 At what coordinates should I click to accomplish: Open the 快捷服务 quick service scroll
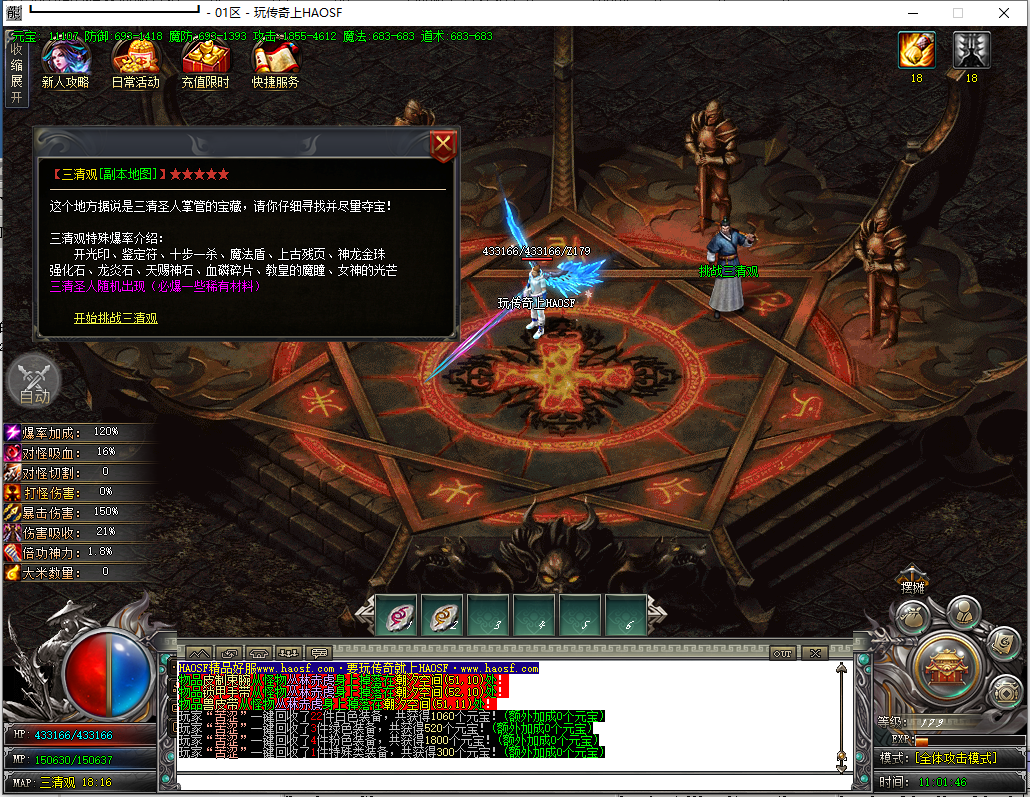coord(275,62)
